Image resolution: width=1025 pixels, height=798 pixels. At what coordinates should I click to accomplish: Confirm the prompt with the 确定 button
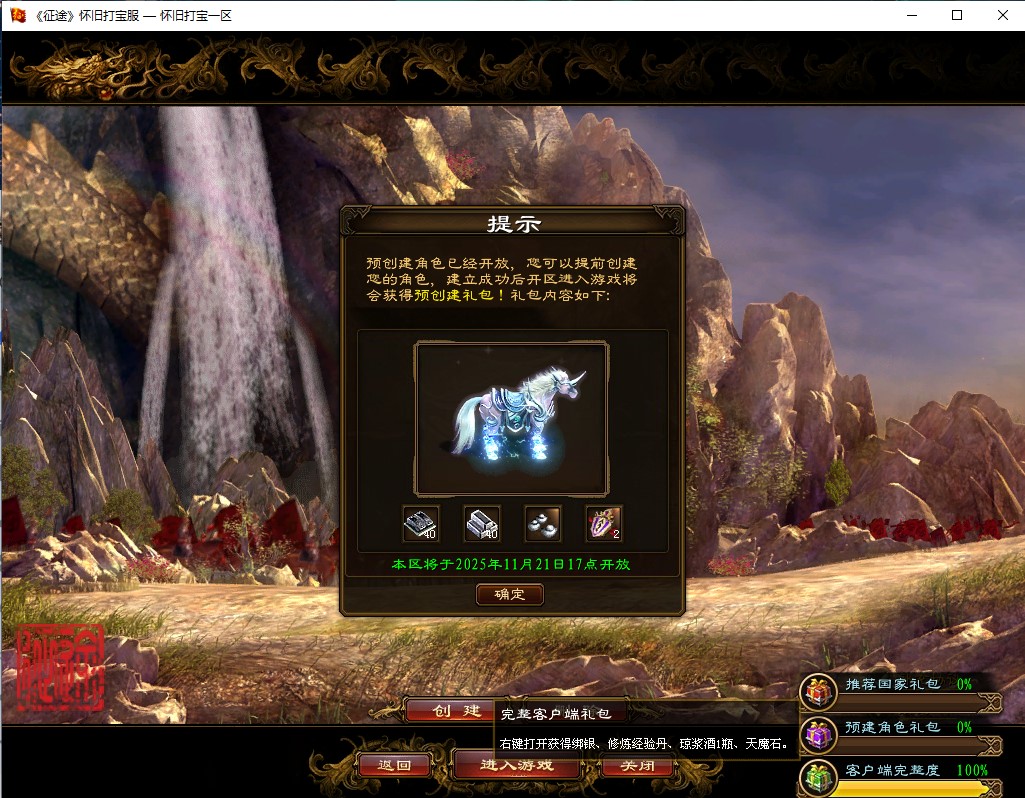[510, 594]
